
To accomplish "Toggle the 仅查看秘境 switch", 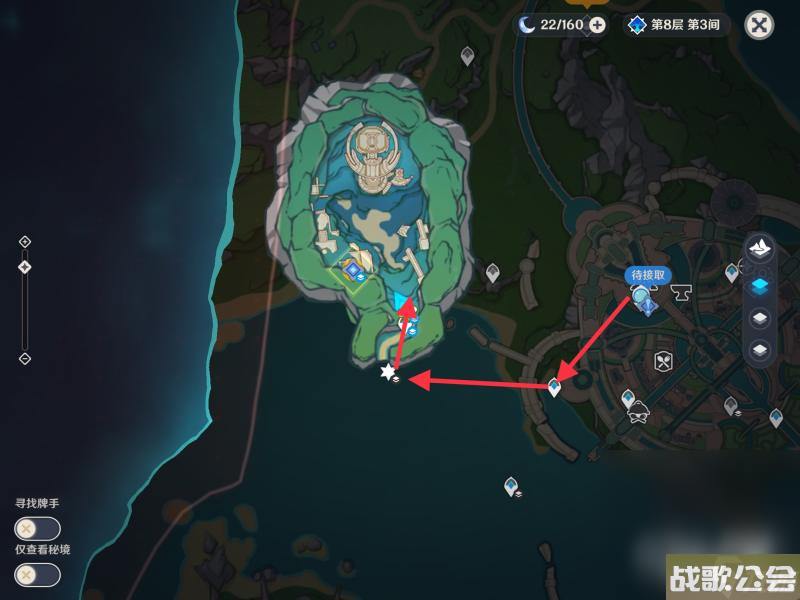I will [x=37, y=575].
